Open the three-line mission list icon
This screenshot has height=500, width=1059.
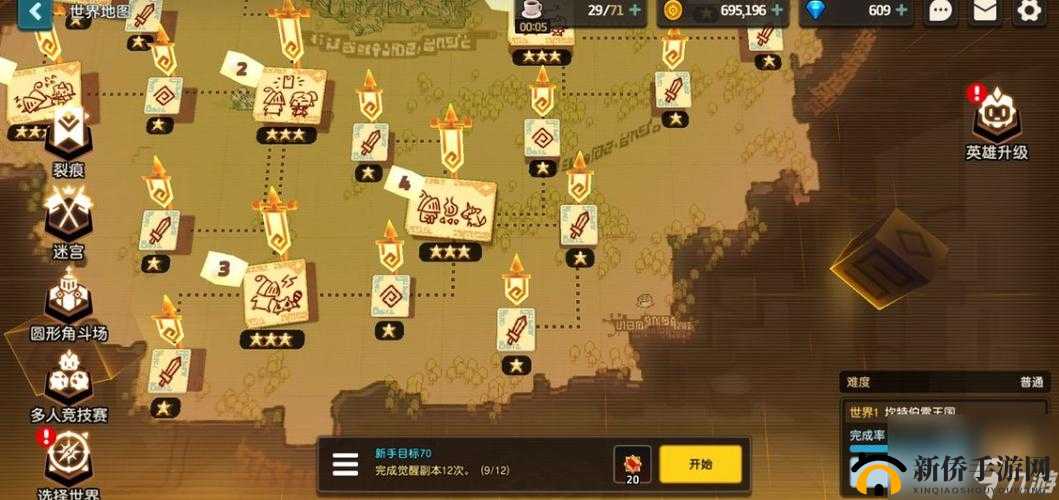[x=345, y=465]
